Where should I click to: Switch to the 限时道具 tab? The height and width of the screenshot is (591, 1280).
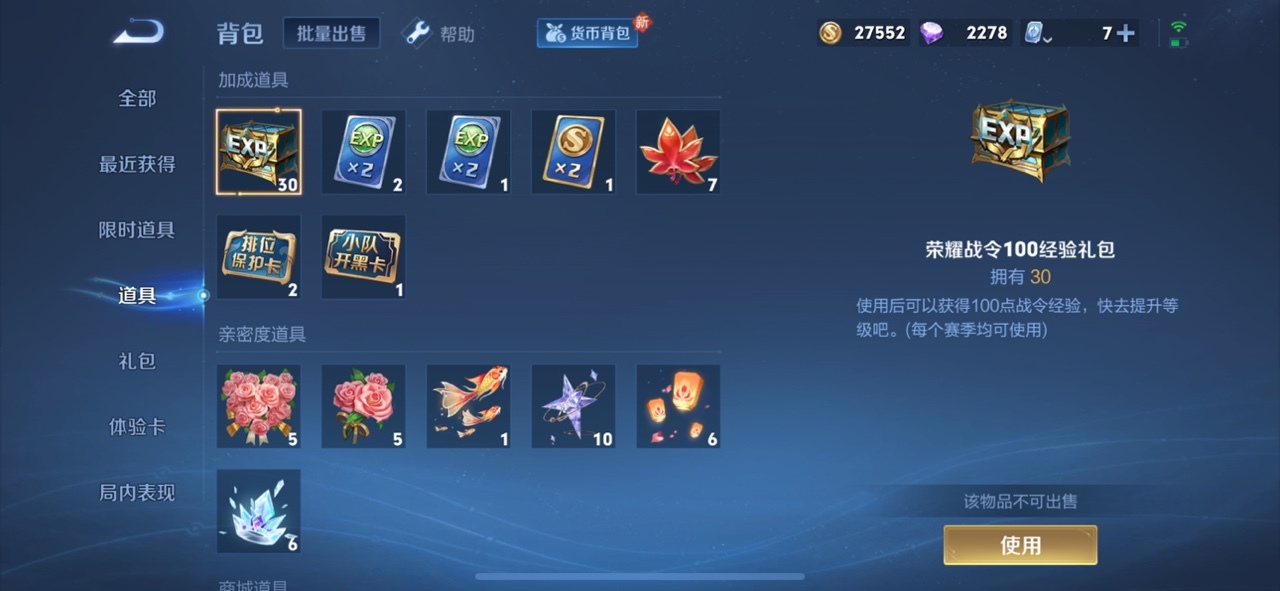[x=137, y=230]
